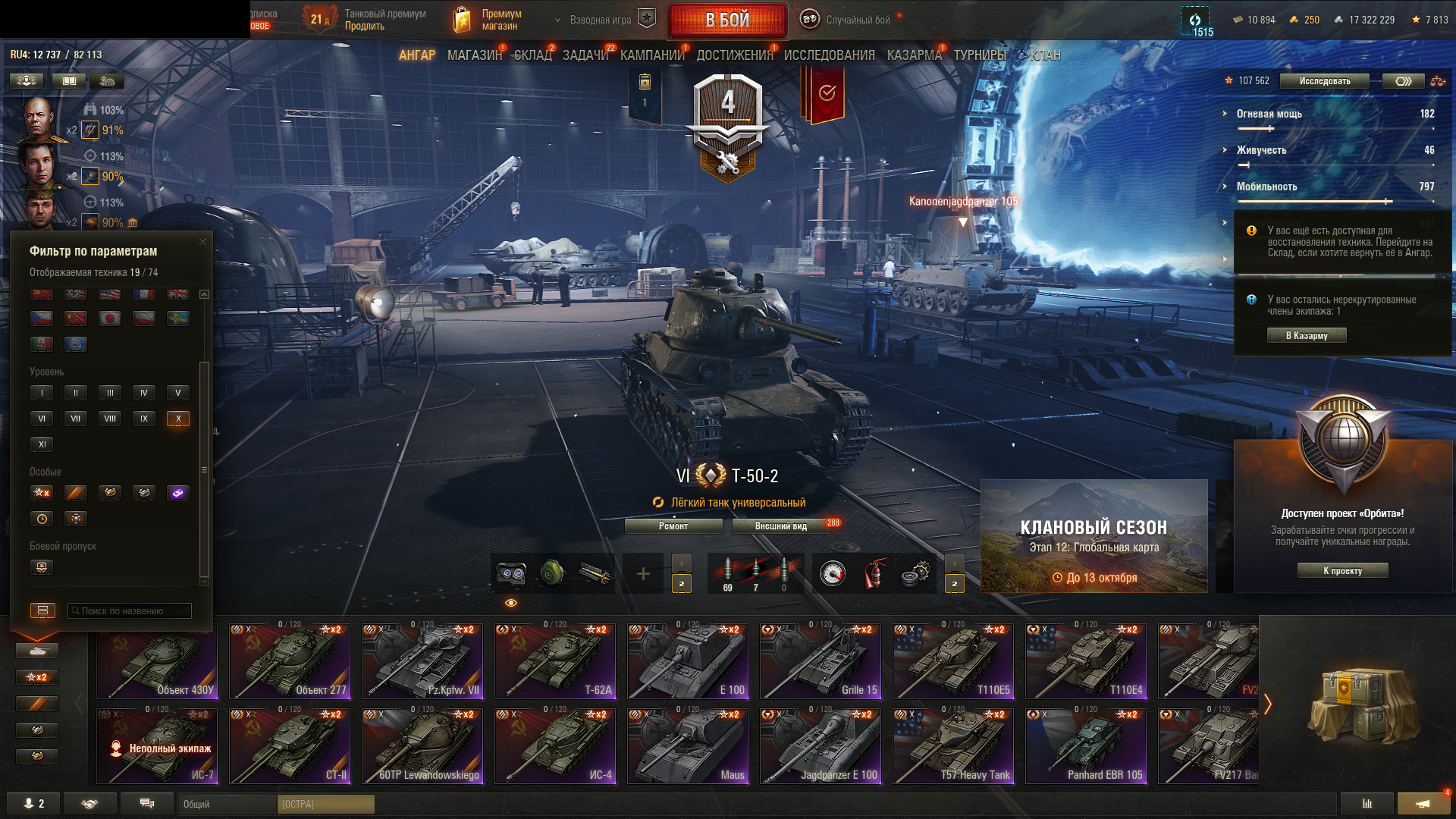The image size is (1456, 819).
Task: Open the МАГАЗИН tab
Action: pos(475,55)
